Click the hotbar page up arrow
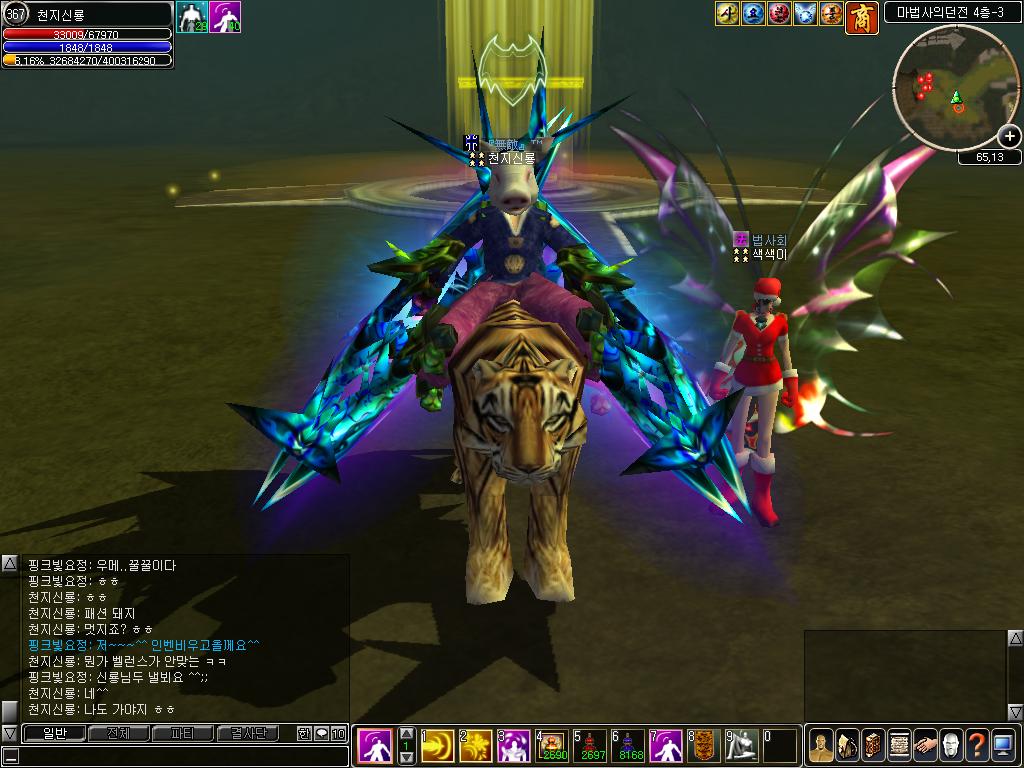 click(x=407, y=733)
